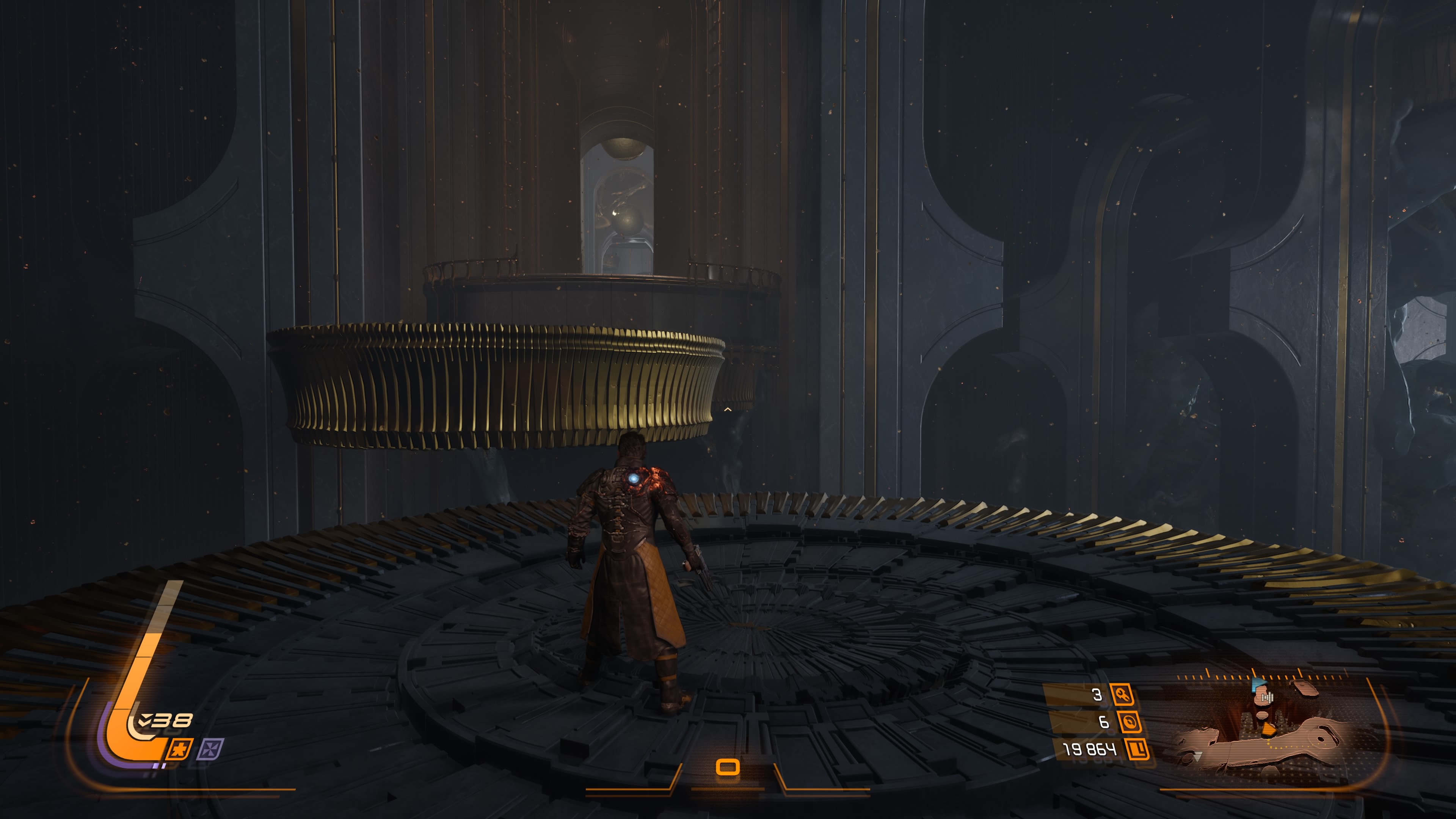Click the purple cross status icon
This screenshot has width=1456, height=819.
210,750
